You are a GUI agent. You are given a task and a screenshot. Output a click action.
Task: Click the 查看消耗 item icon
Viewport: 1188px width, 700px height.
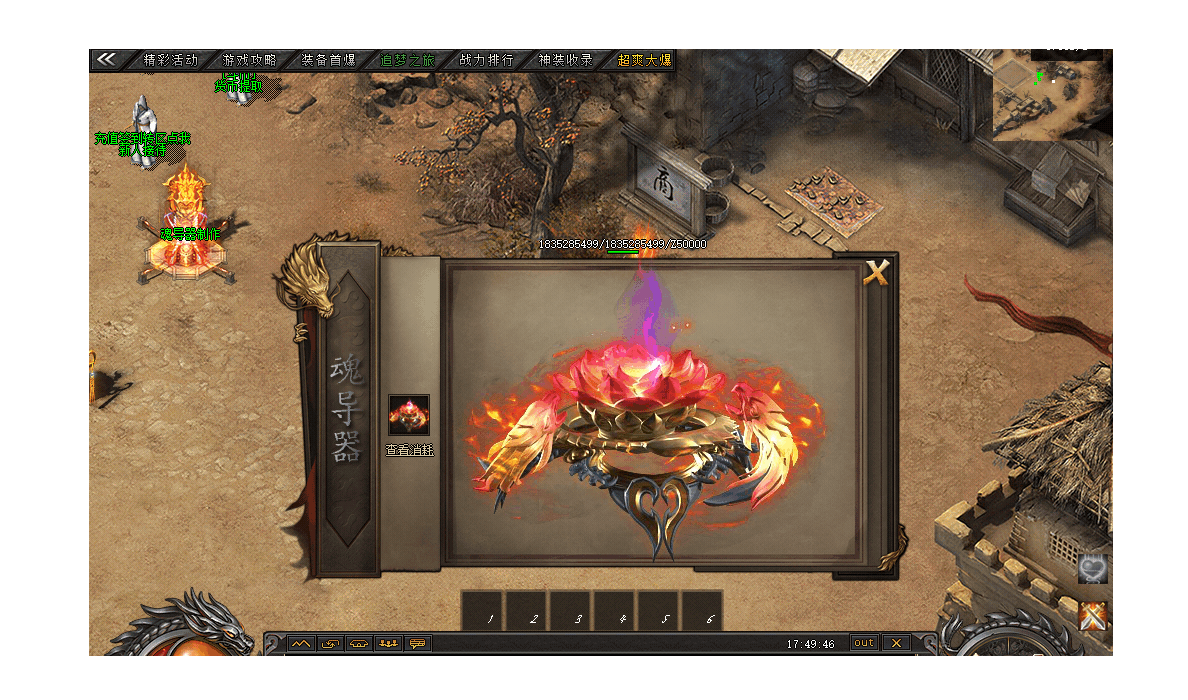(x=409, y=415)
